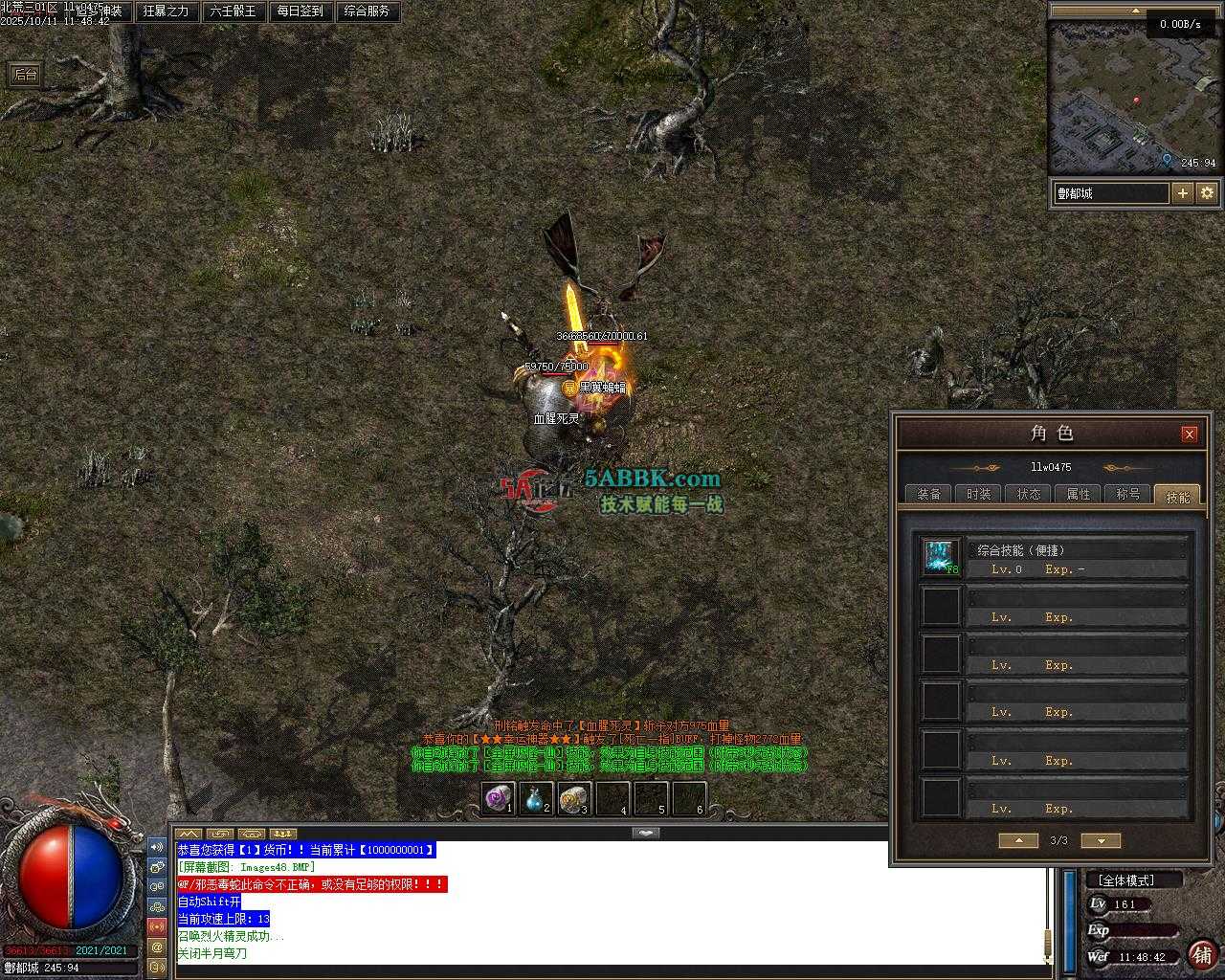Open the 状态 status tab

click(x=1028, y=494)
